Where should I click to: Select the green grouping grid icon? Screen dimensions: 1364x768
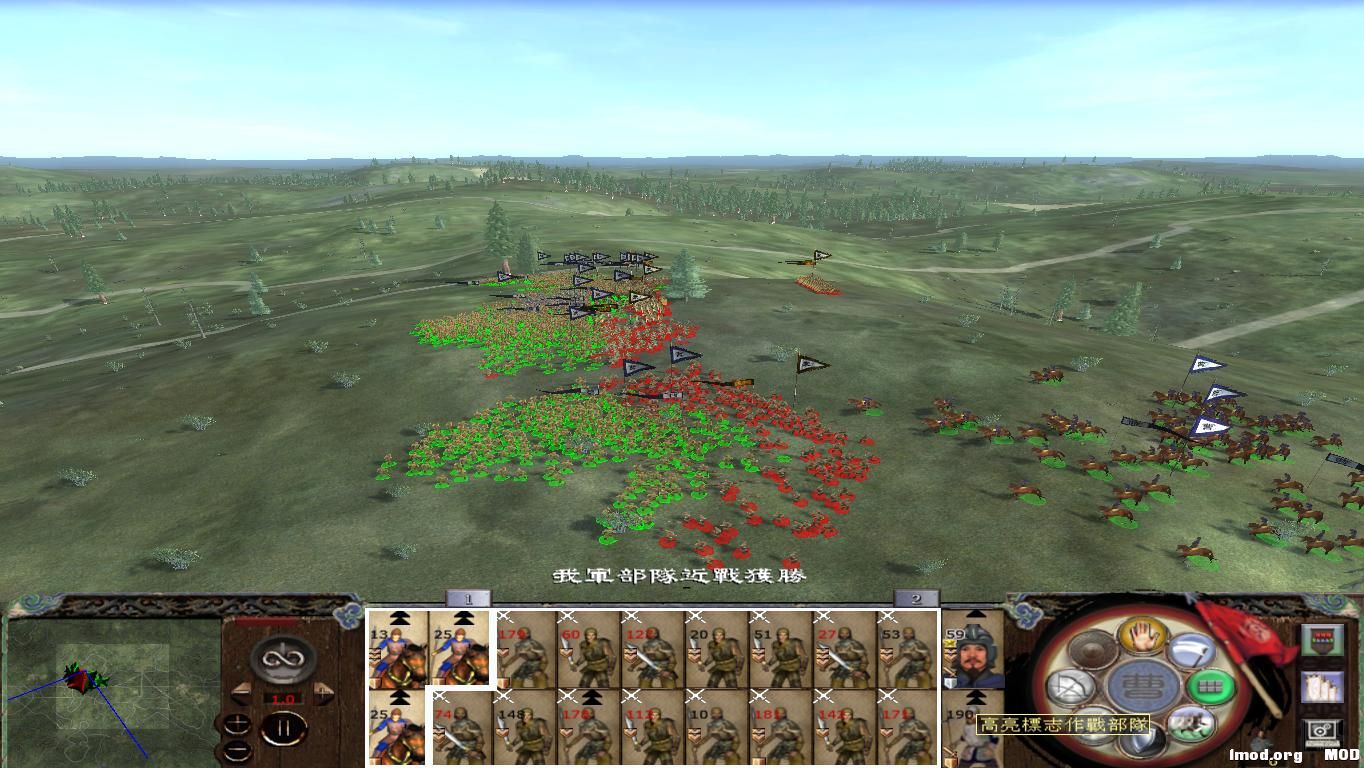[x=1211, y=685]
